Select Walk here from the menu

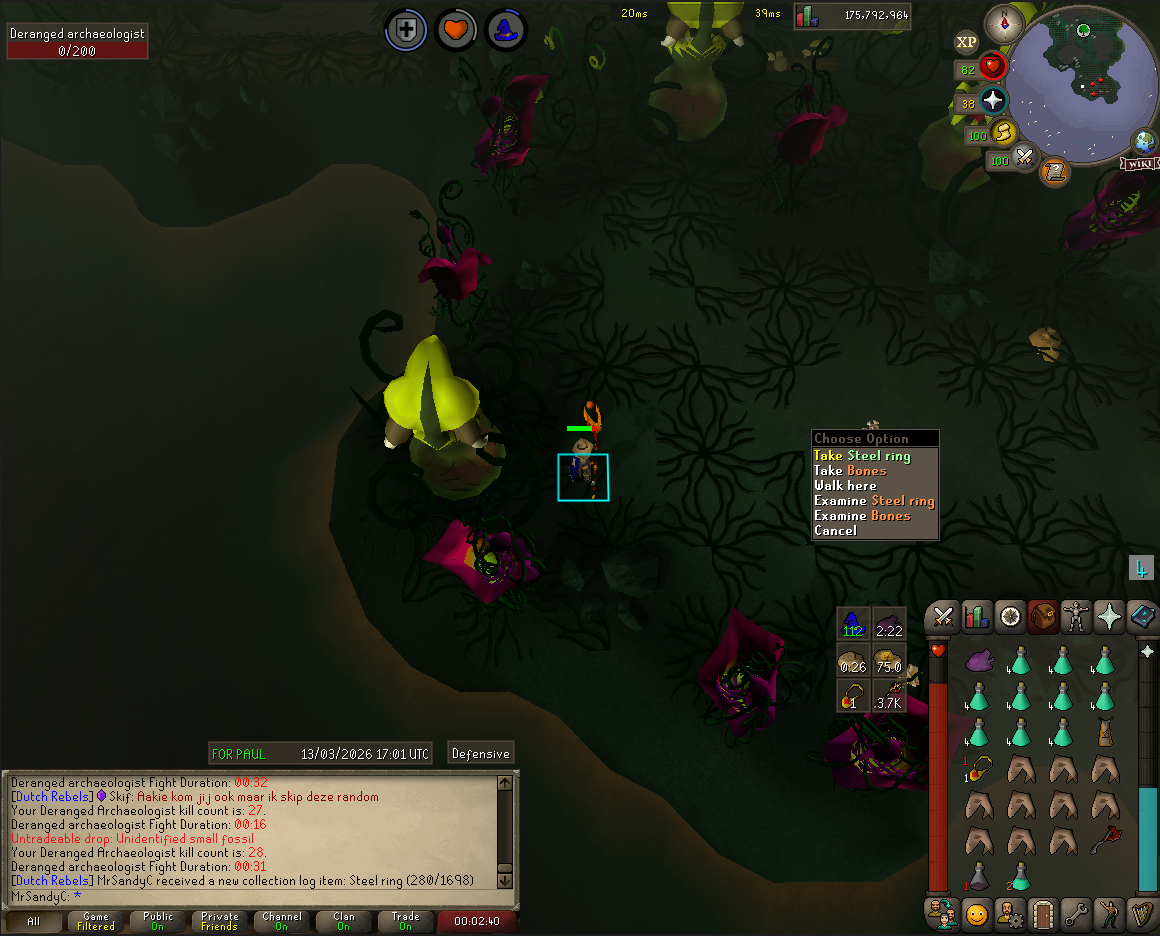pos(845,486)
